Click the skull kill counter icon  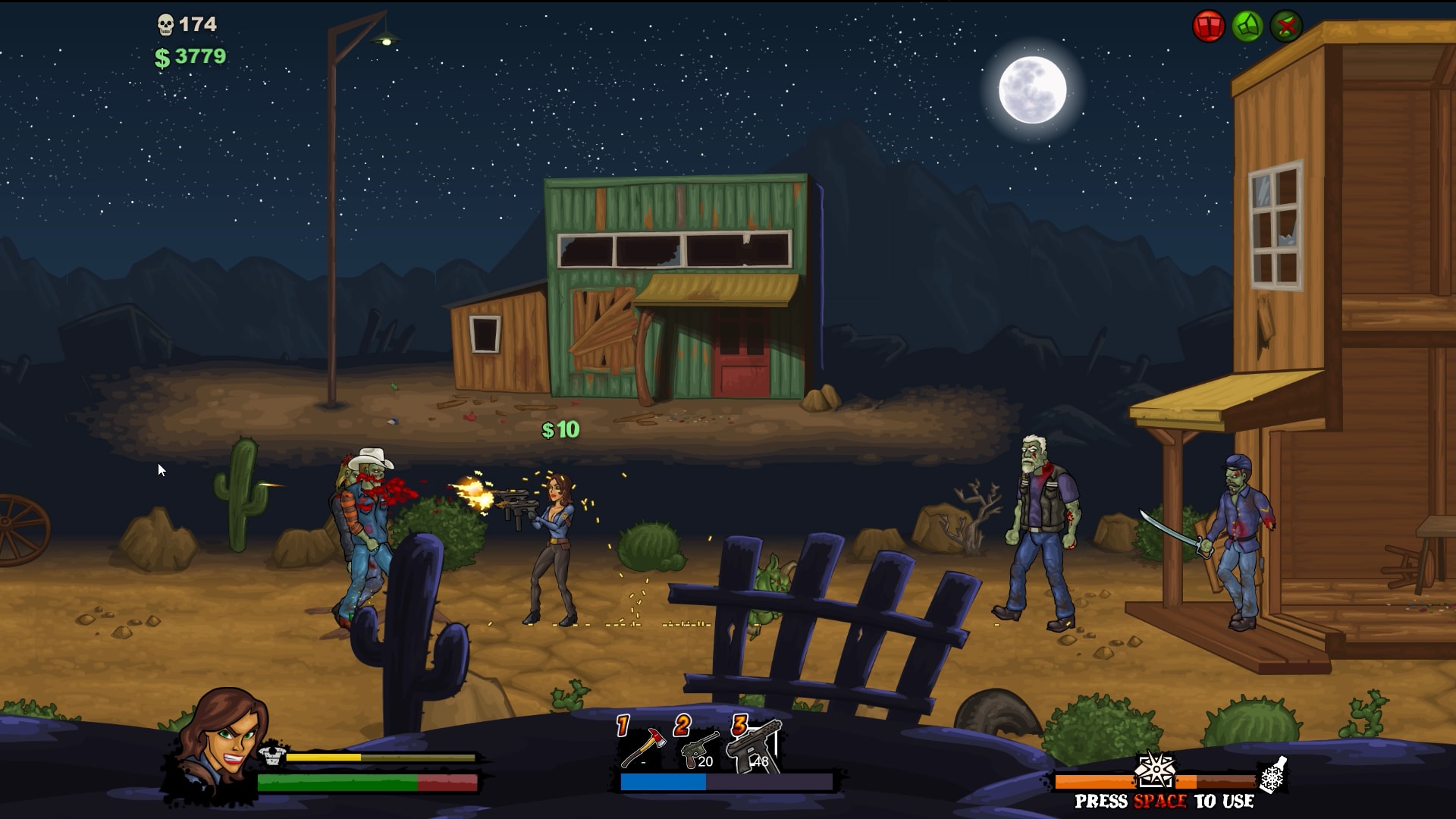point(165,23)
